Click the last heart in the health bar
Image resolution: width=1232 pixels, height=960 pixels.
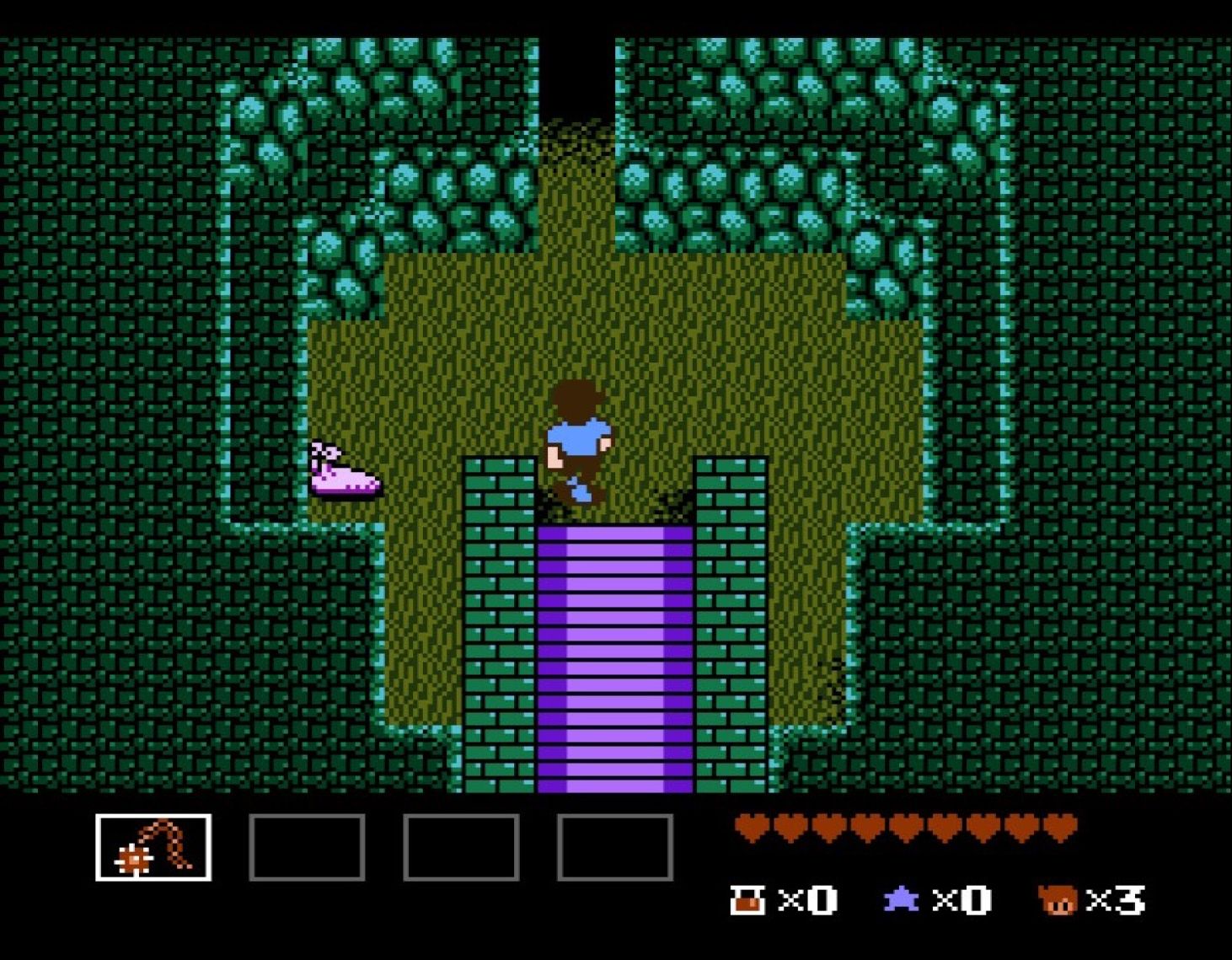(x=1059, y=829)
